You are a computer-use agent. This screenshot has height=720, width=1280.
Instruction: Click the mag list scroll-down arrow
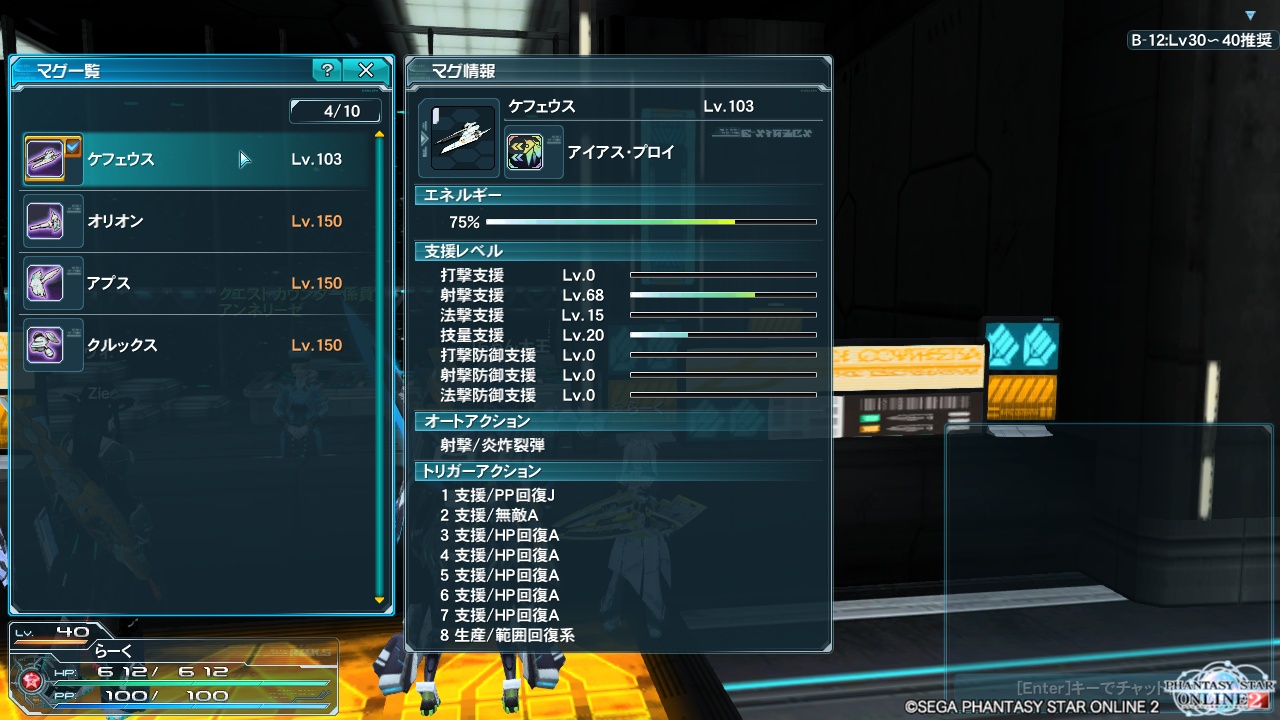click(x=379, y=600)
